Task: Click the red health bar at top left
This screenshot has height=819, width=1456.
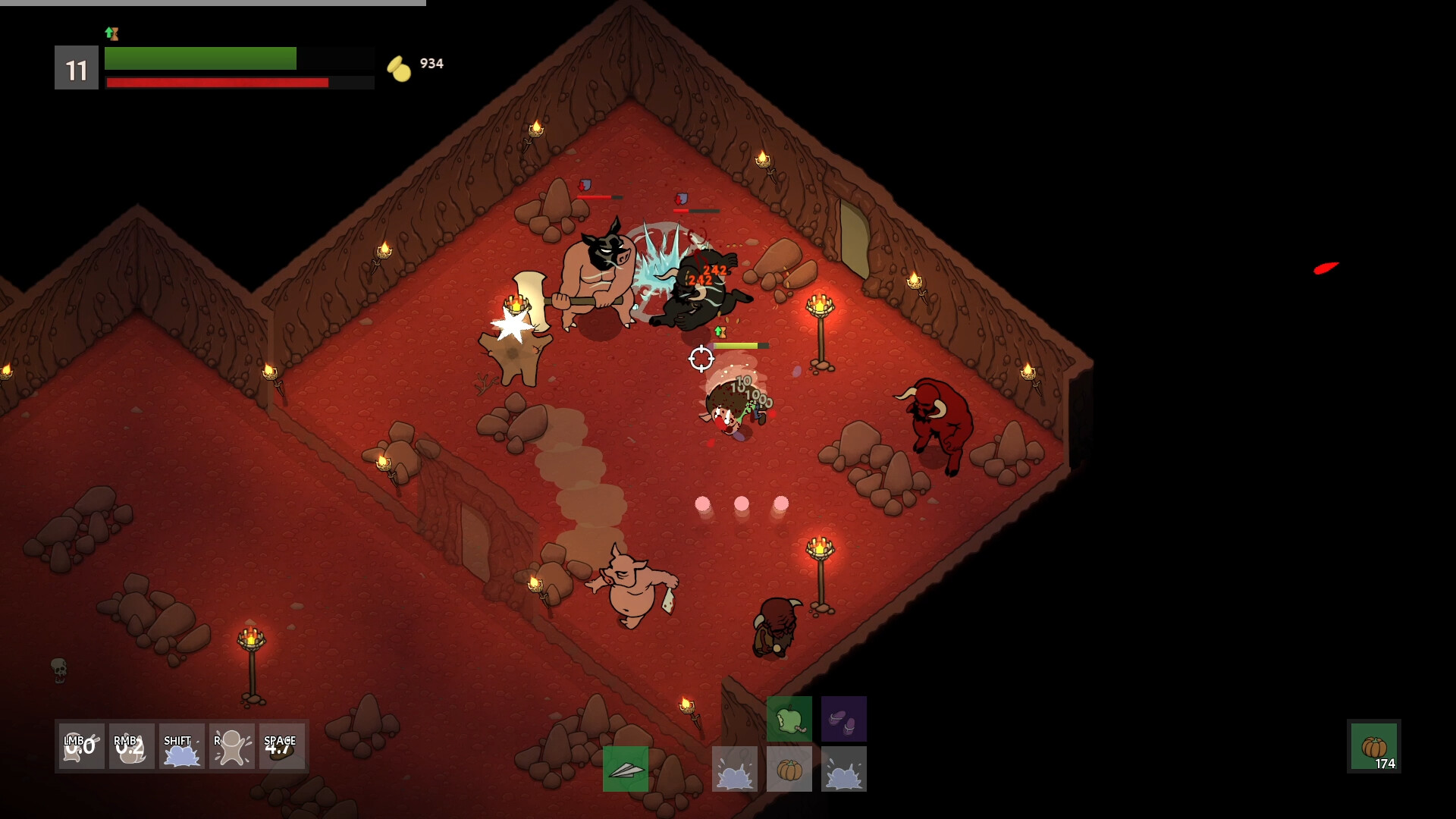Action: (x=217, y=82)
